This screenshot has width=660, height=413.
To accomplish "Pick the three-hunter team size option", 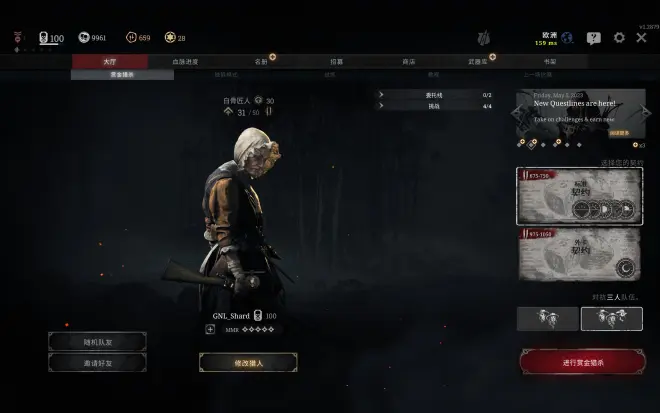I will pos(611,319).
